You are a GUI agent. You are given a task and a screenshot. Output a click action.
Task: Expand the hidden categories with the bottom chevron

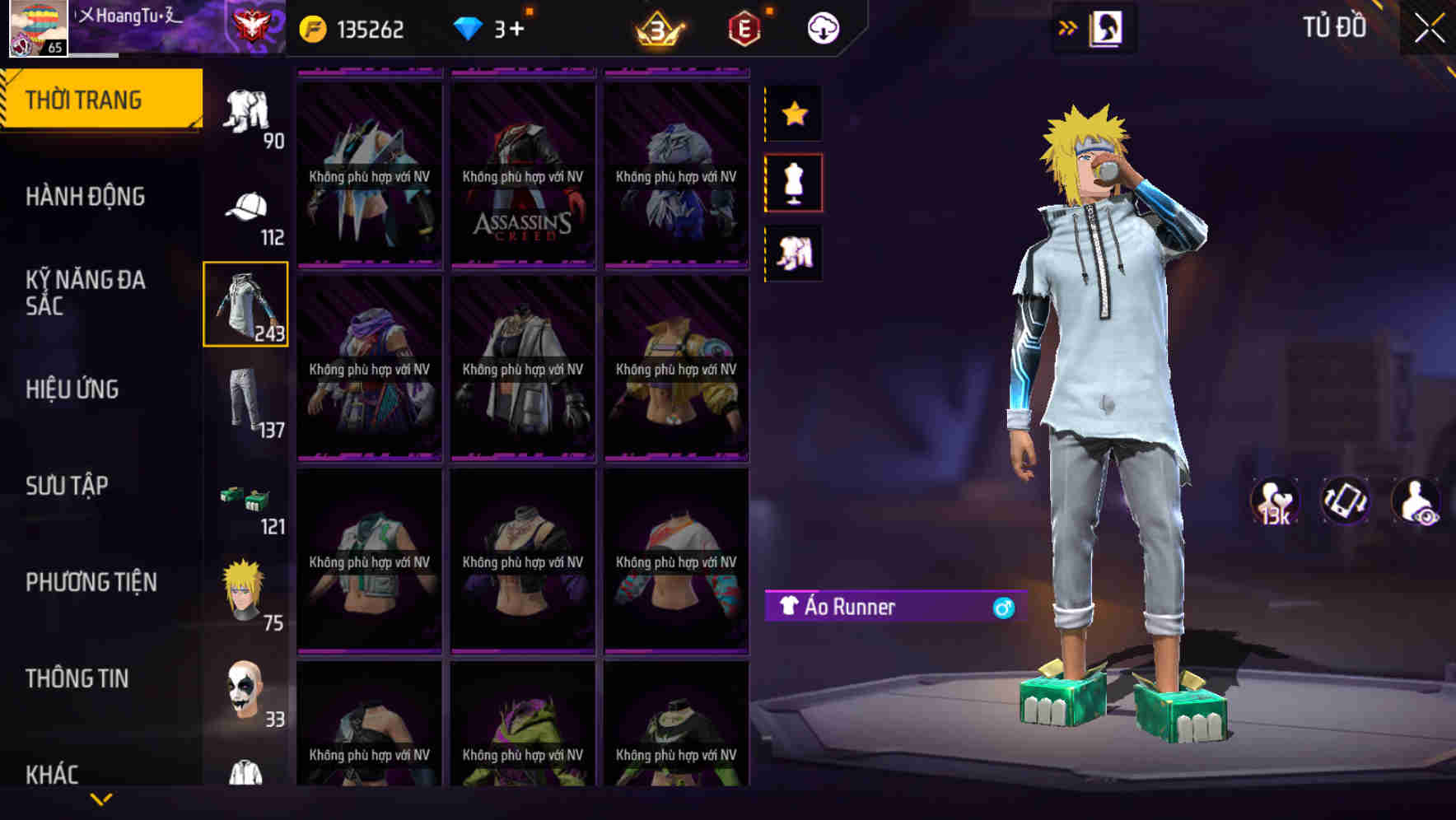point(100,799)
